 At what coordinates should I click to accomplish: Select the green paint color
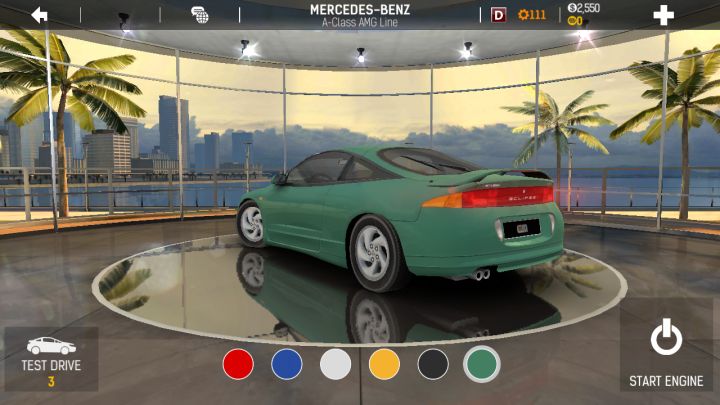(482, 364)
